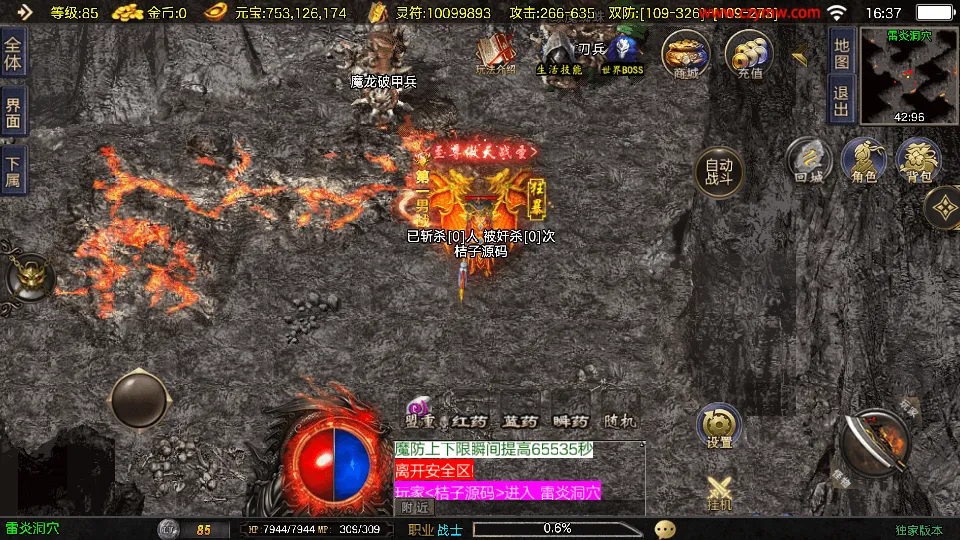Viewport: 960px width, 540px height.
Task: Toggle 自动战斗 auto battle
Action: click(x=719, y=173)
